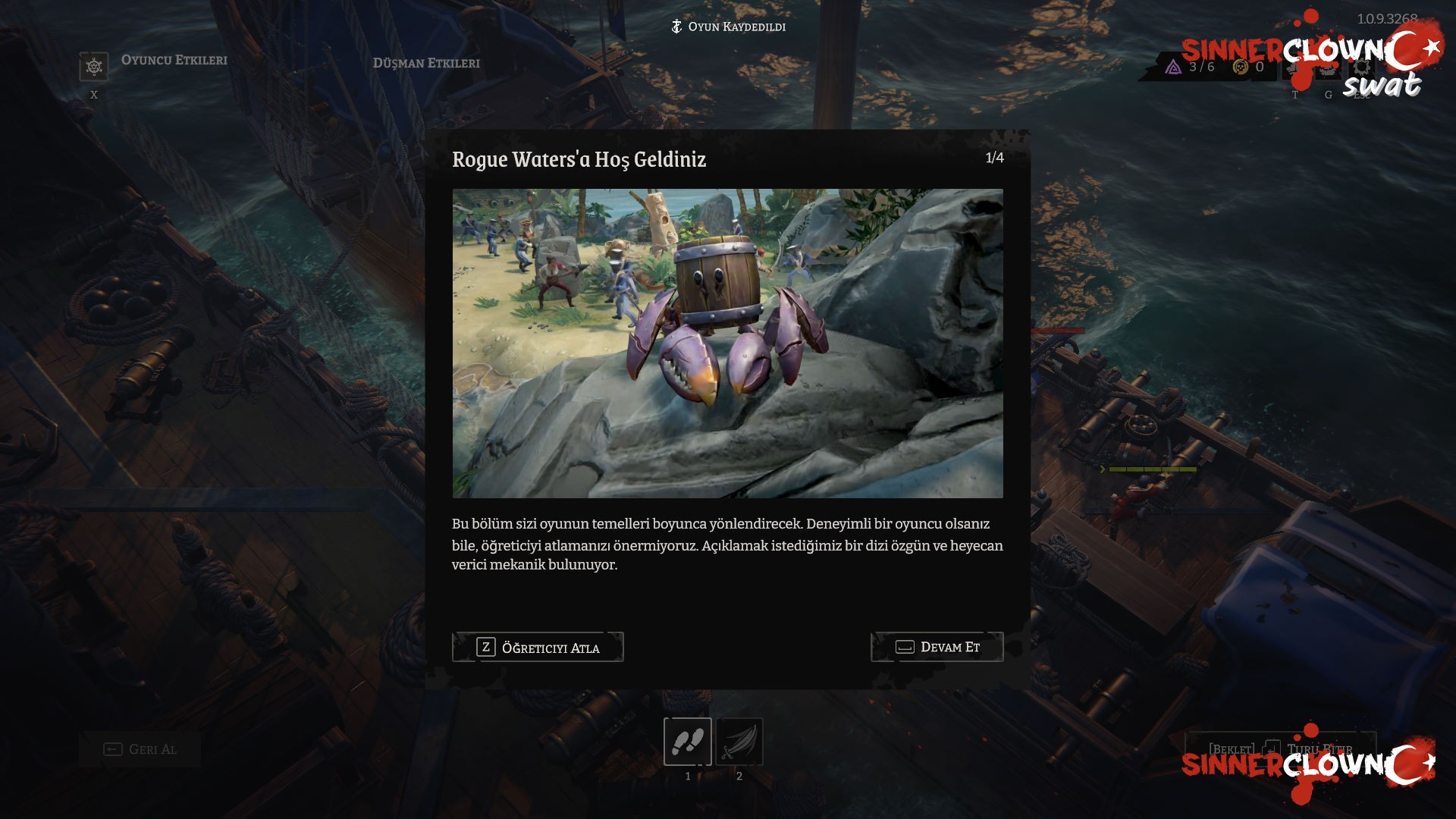
Task: Select the crossed swords attack action
Action: (739, 741)
